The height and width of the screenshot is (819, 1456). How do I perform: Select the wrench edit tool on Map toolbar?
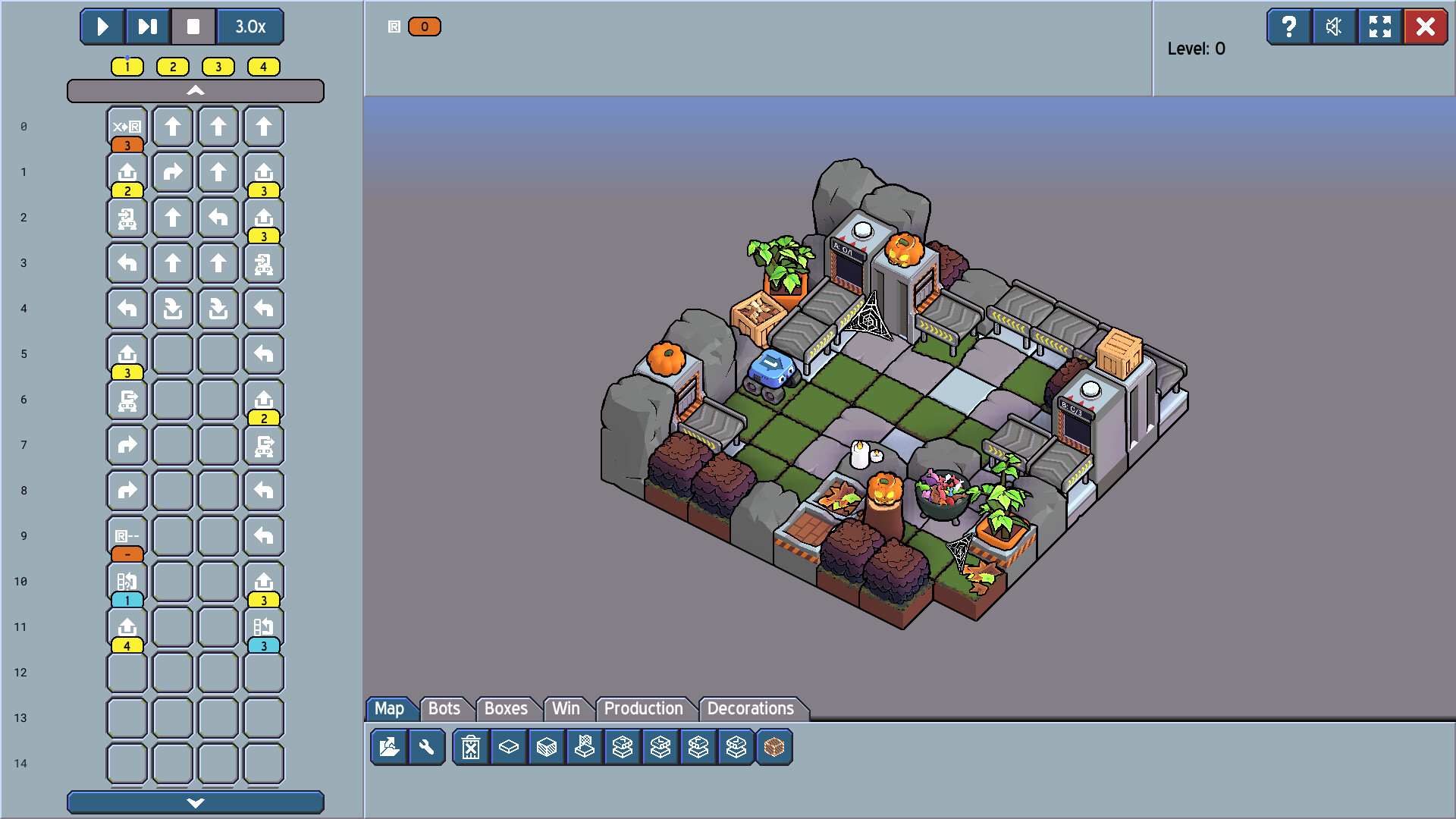pyautogui.click(x=427, y=748)
